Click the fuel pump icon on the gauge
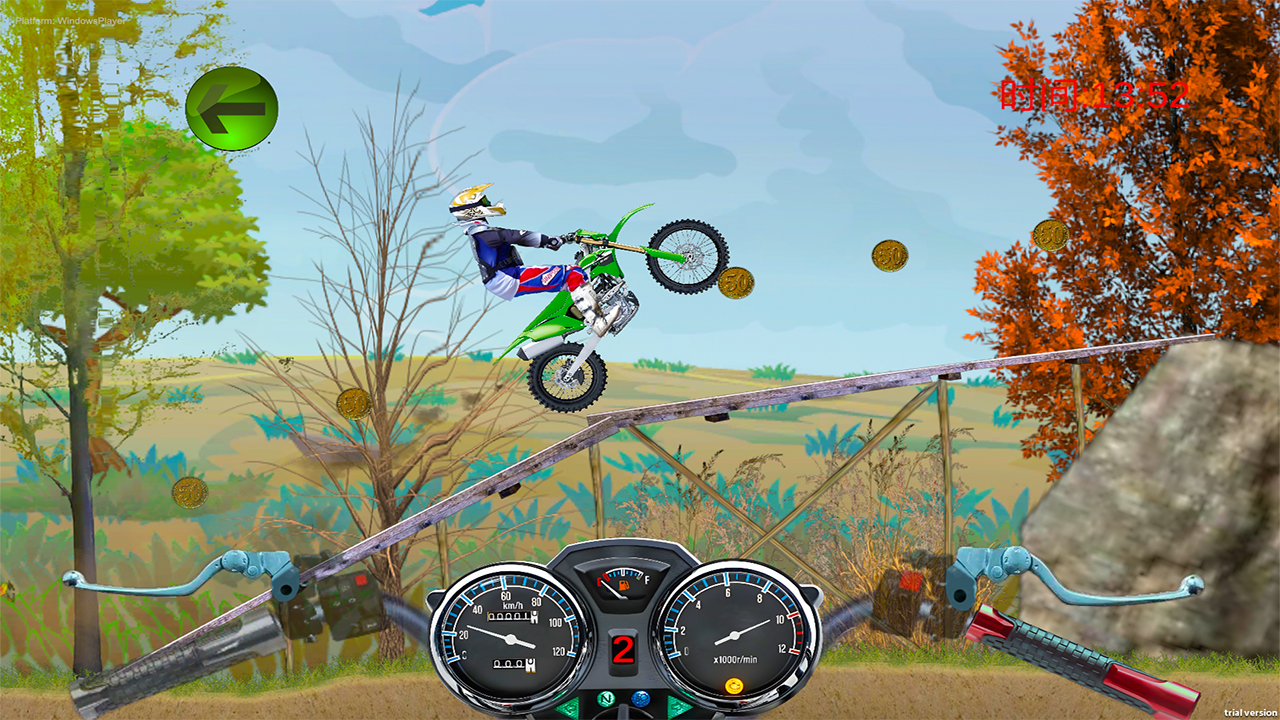 pyautogui.click(x=623, y=585)
